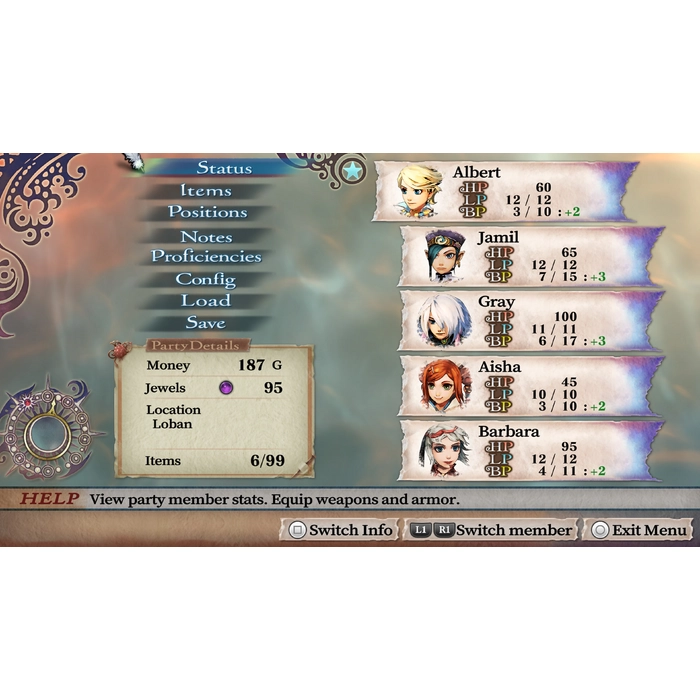The image size is (700, 700).
Task: Choose Load from the menu
Action: 206,301
